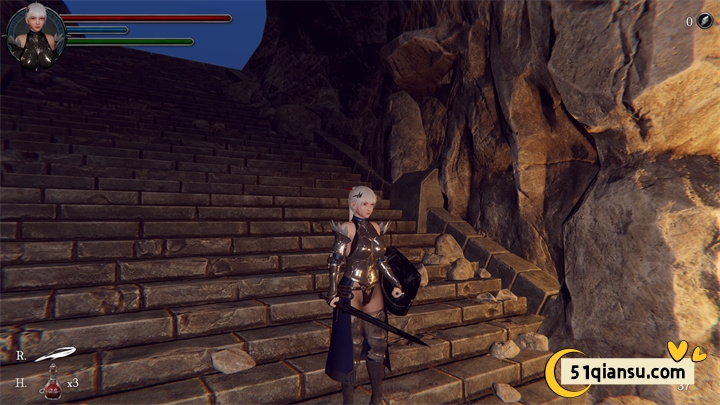Image resolution: width=720 pixels, height=405 pixels.
Task: Click the character portrait
Action: pyautogui.click(x=36, y=36)
